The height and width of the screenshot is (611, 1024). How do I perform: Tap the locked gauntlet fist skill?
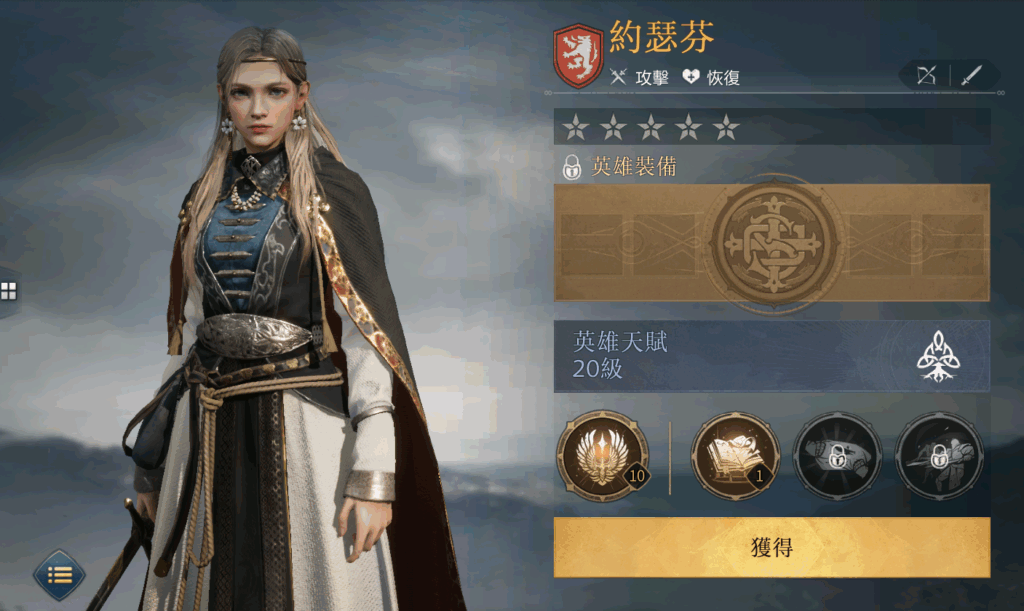tap(837, 455)
